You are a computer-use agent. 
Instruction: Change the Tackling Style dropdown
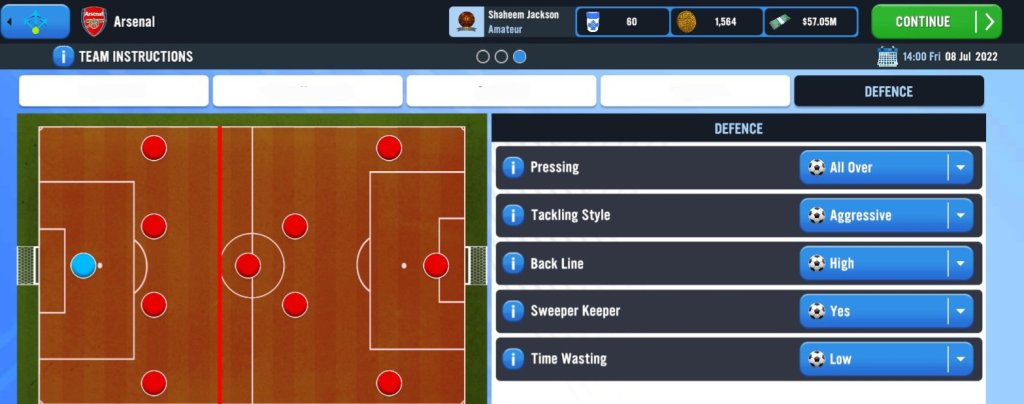886,215
